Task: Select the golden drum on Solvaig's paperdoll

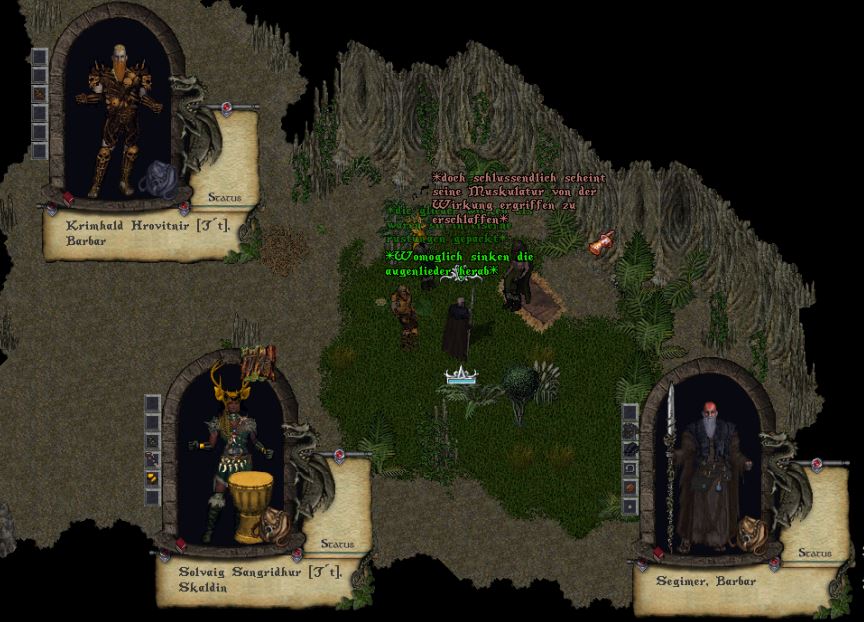Action: (x=250, y=506)
